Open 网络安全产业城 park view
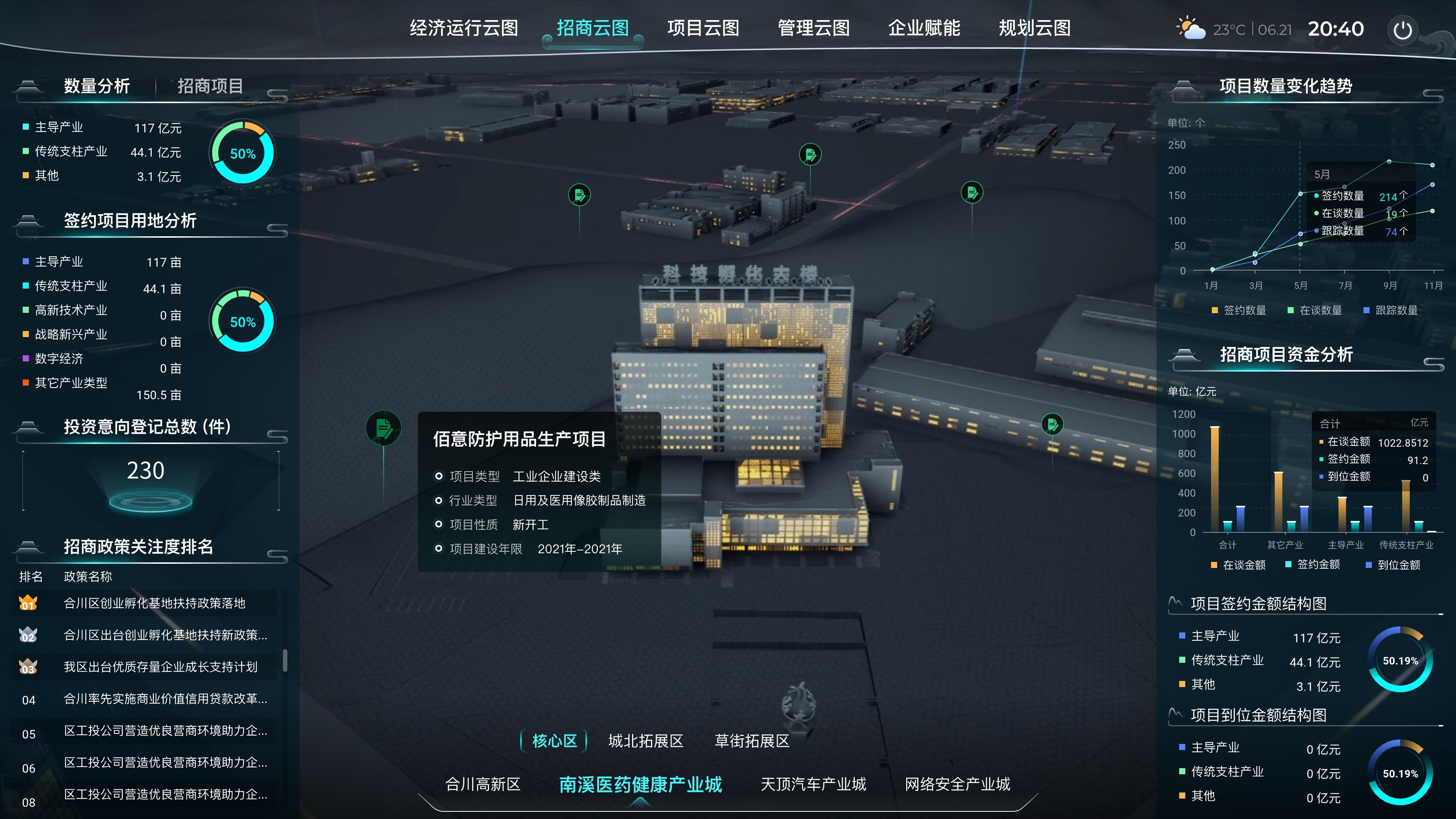The height and width of the screenshot is (819, 1456). [x=957, y=784]
